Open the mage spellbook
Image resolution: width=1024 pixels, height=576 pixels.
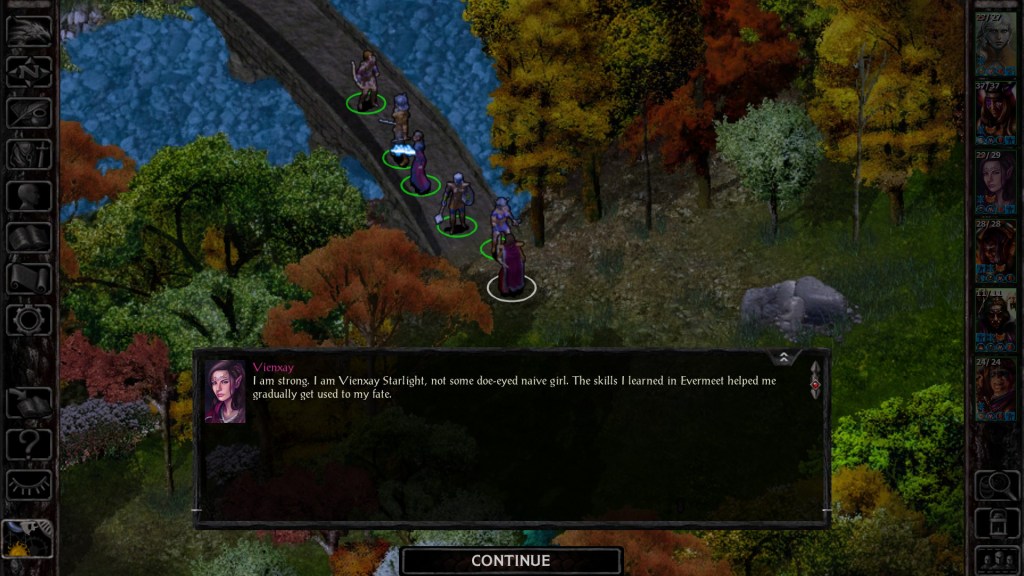(x=29, y=237)
